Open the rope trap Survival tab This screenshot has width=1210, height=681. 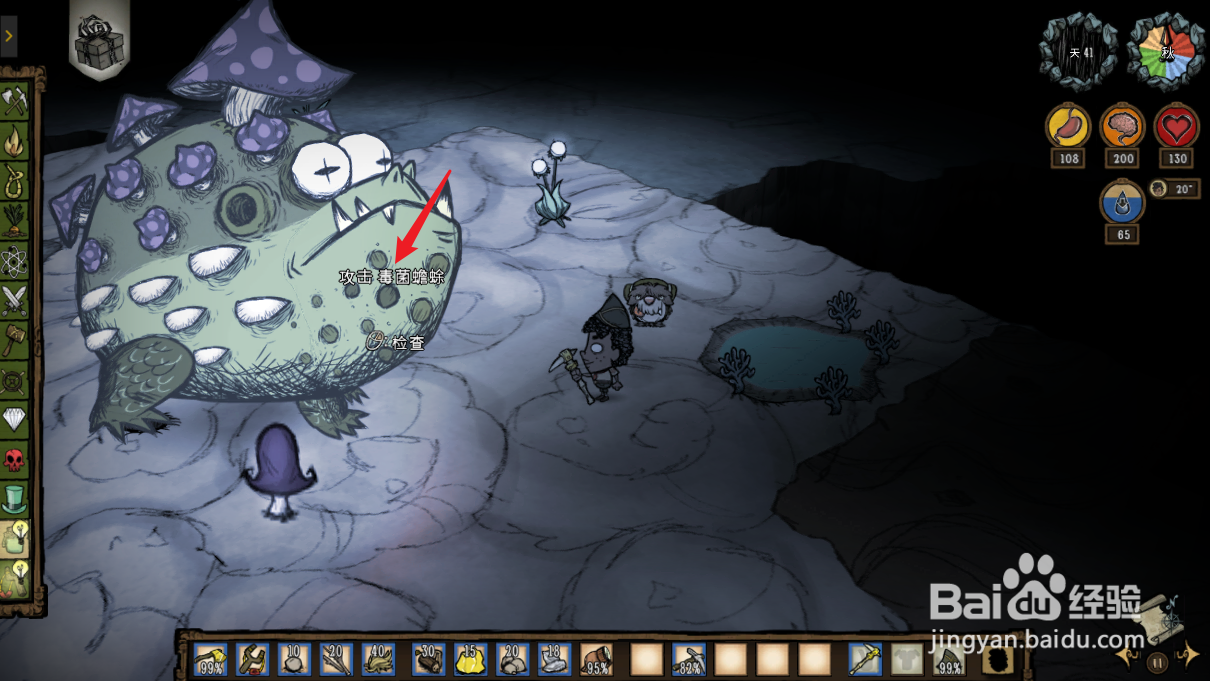[14, 181]
